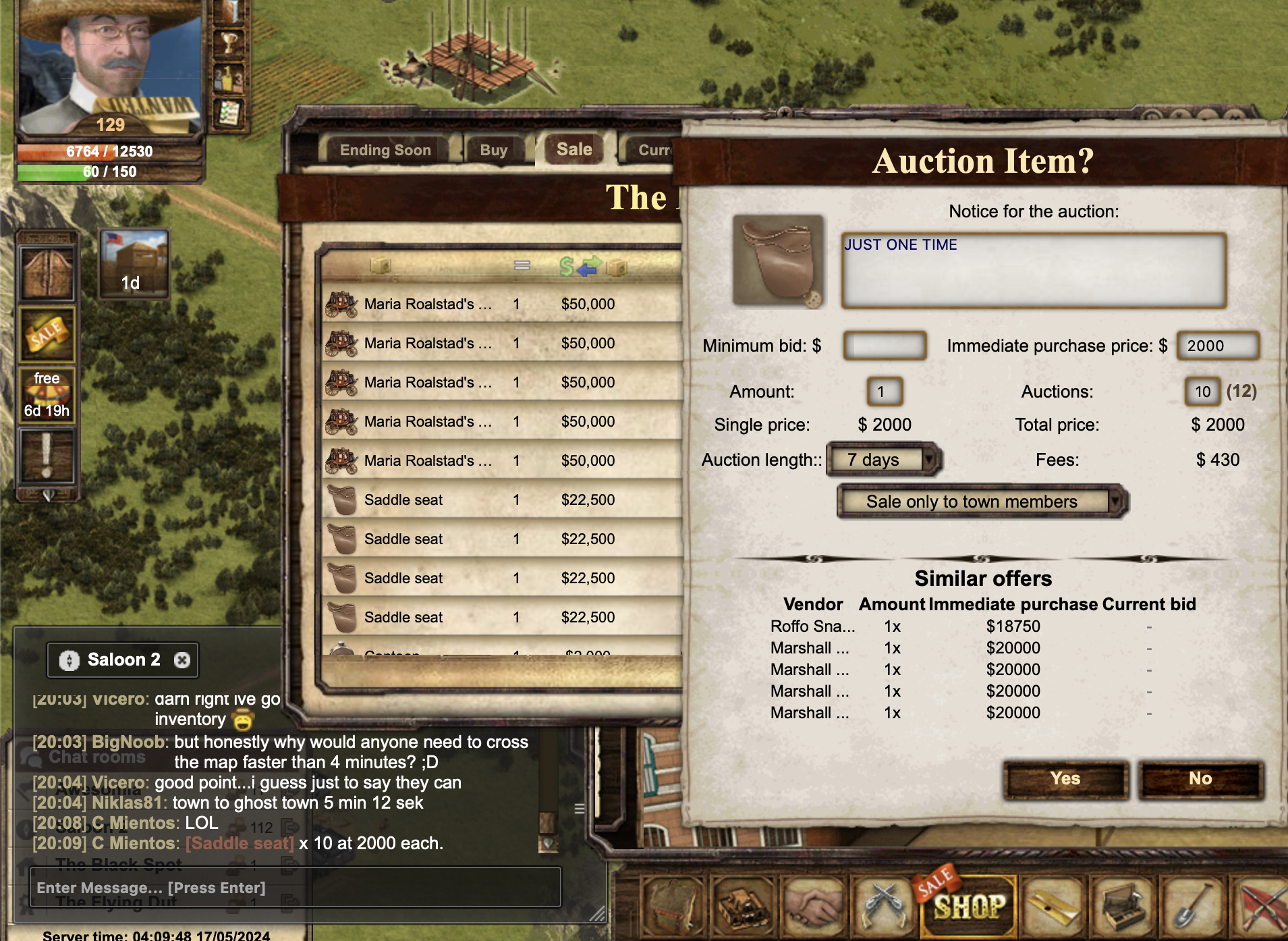The width and height of the screenshot is (1288, 941).
Task: Click the Auctions count field
Action: click(1202, 392)
